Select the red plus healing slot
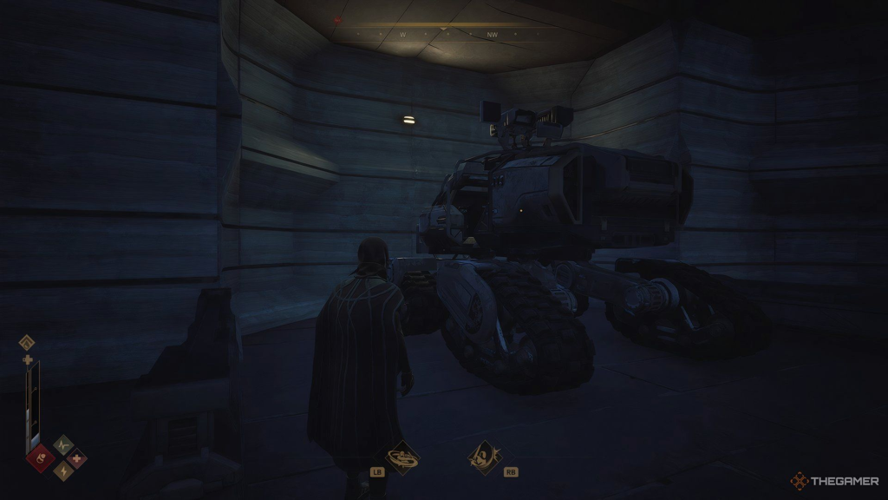Screen dimensions: 888x500 pos(77,460)
